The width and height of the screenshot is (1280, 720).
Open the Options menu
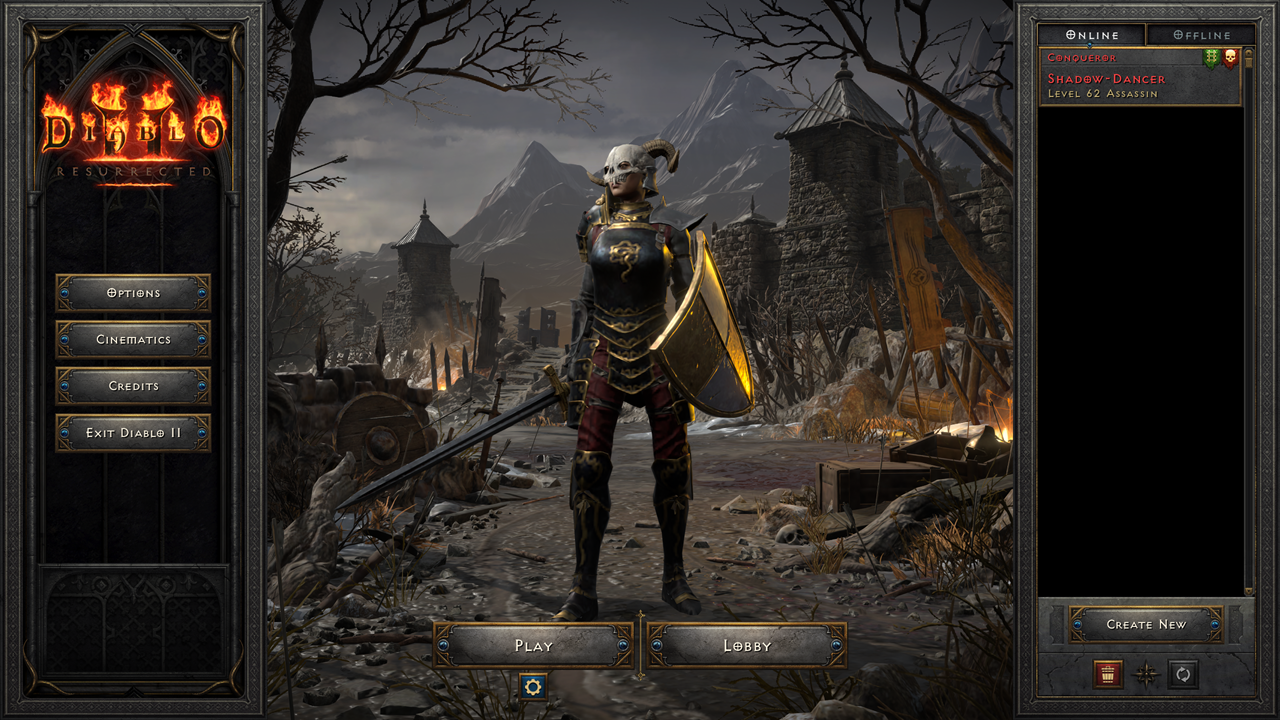[135, 294]
